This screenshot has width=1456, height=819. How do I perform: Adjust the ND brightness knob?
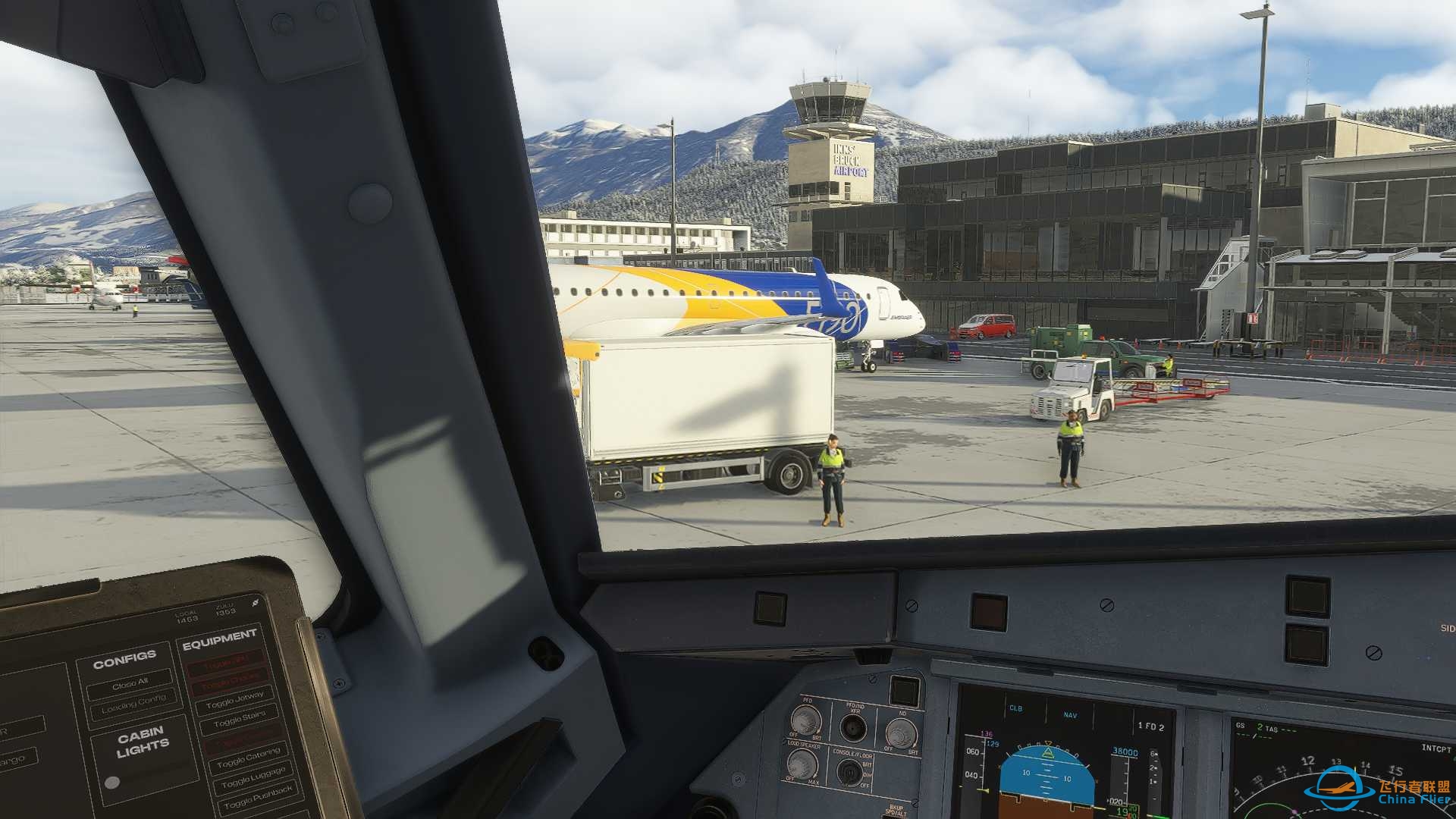[901, 733]
